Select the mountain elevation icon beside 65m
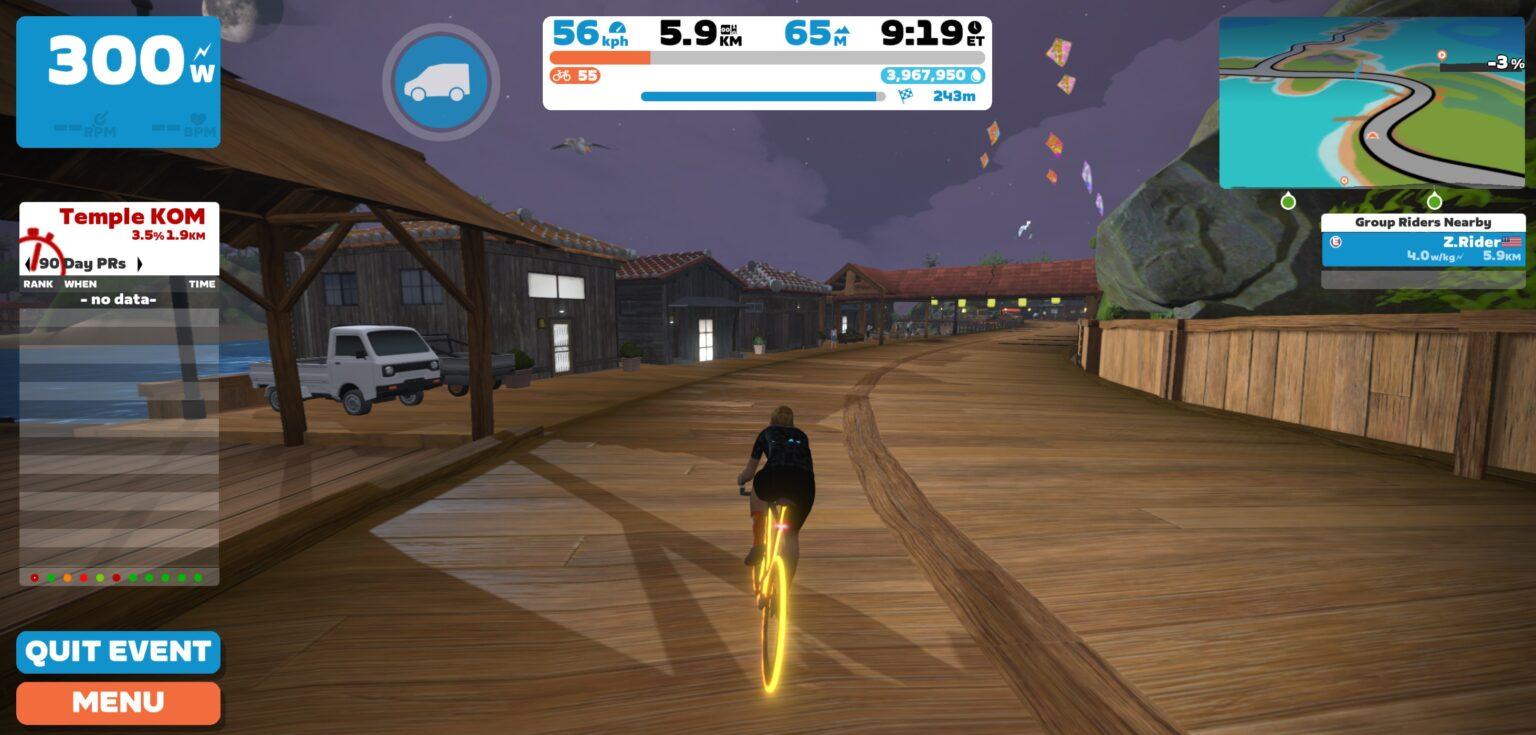 pyautogui.click(x=841, y=28)
